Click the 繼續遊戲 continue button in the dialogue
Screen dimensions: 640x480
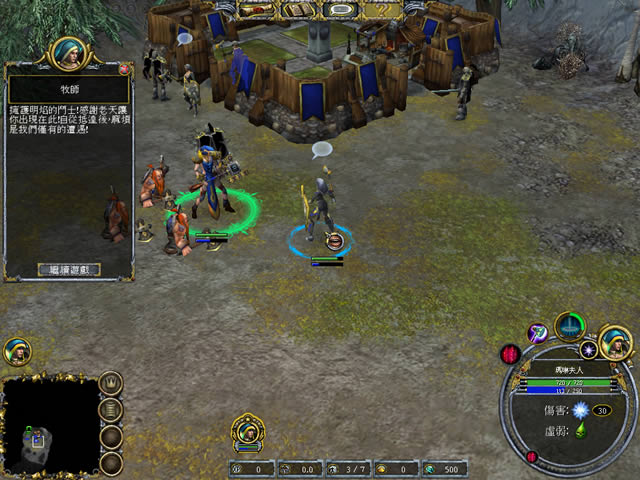coord(69,269)
